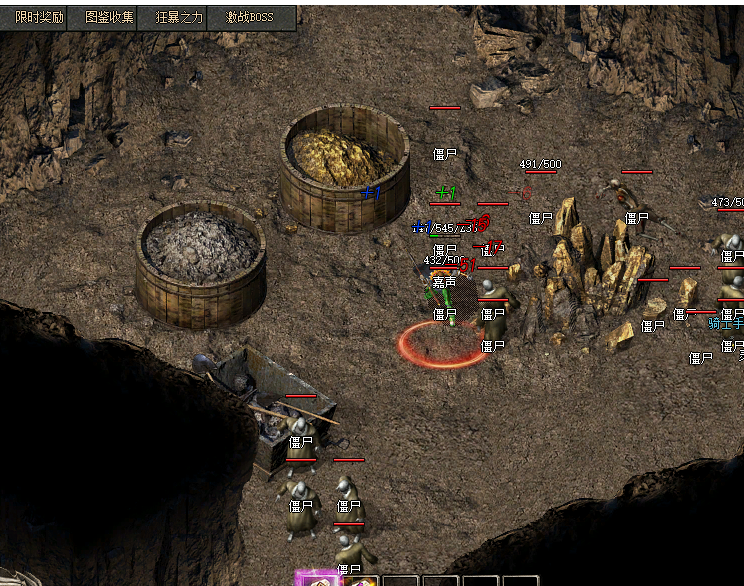Open the 图鉴收集 codex collection panel
The image size is (744, 586).
[110, 17]
